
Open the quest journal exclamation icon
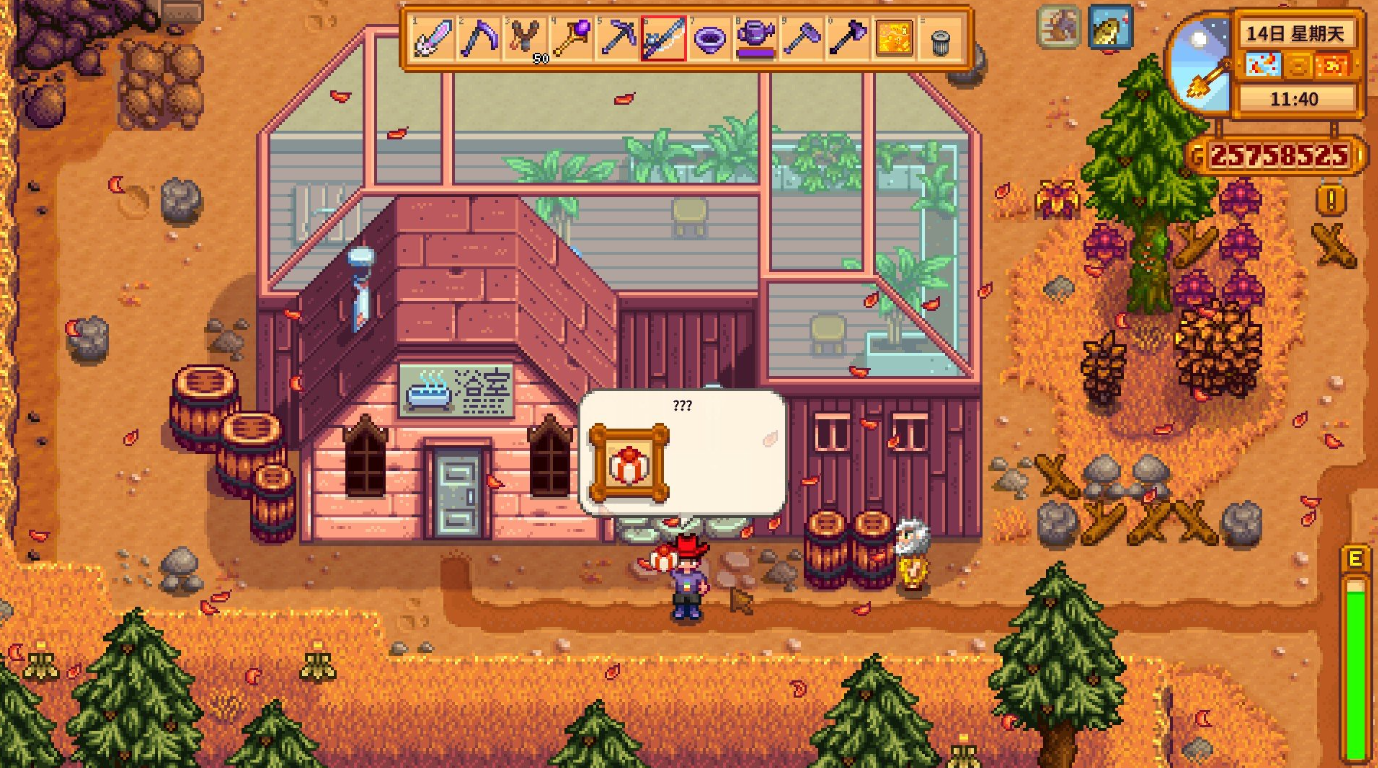coord(1330,200)
